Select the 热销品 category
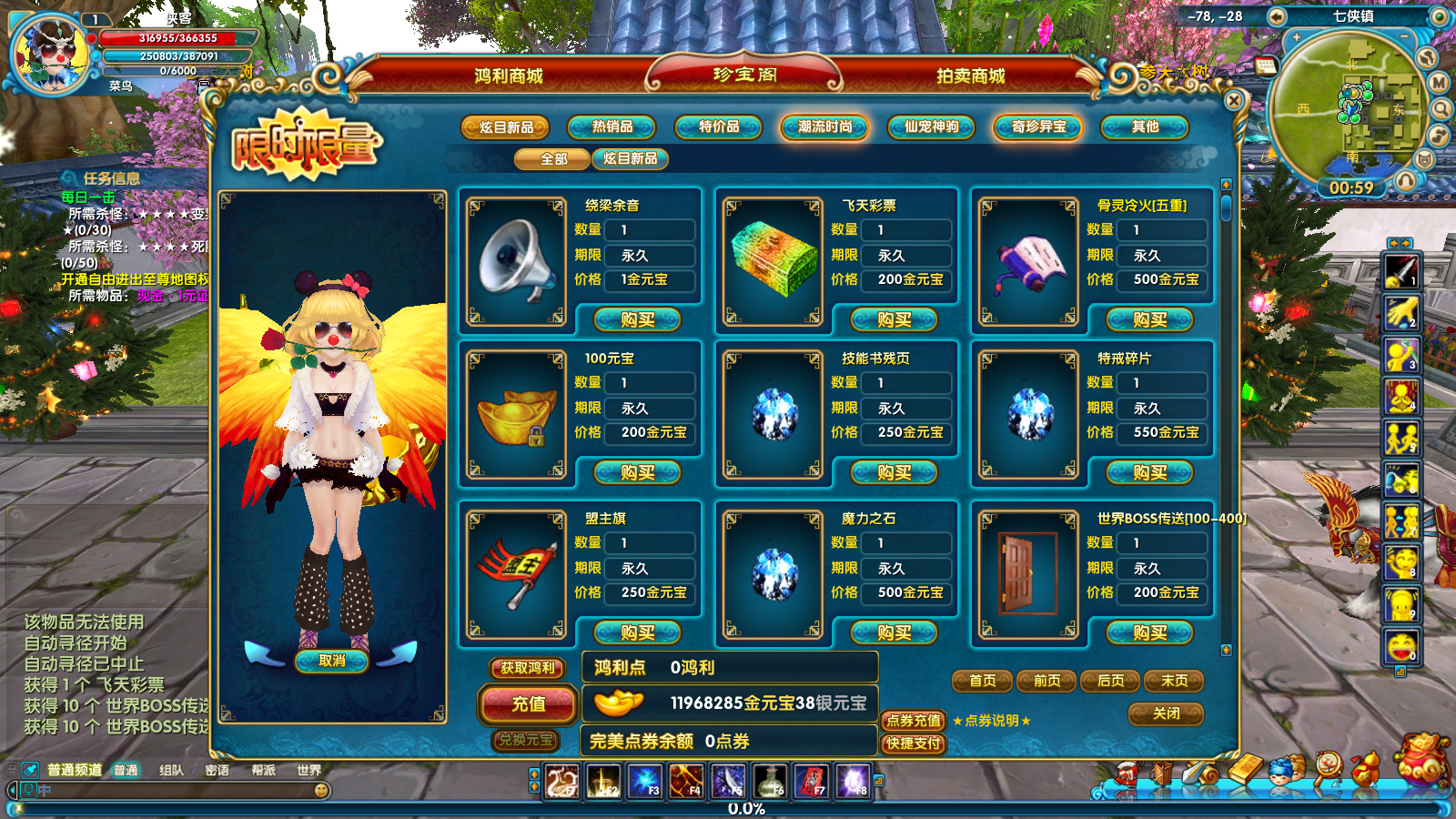The width and height of the screenshot is (1456, 819). (x=612, y=127)
